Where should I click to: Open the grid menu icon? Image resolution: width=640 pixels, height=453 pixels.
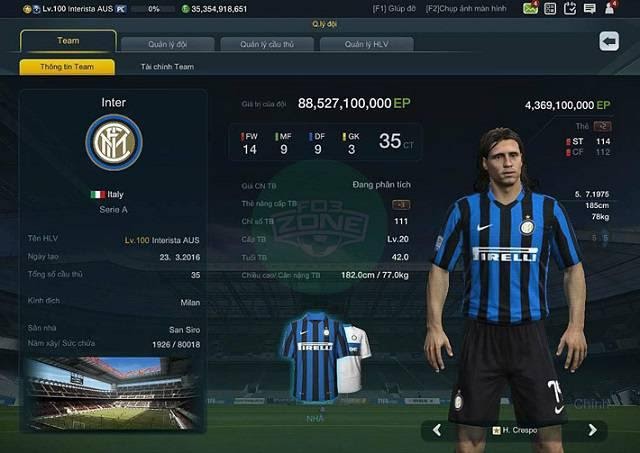550,8
